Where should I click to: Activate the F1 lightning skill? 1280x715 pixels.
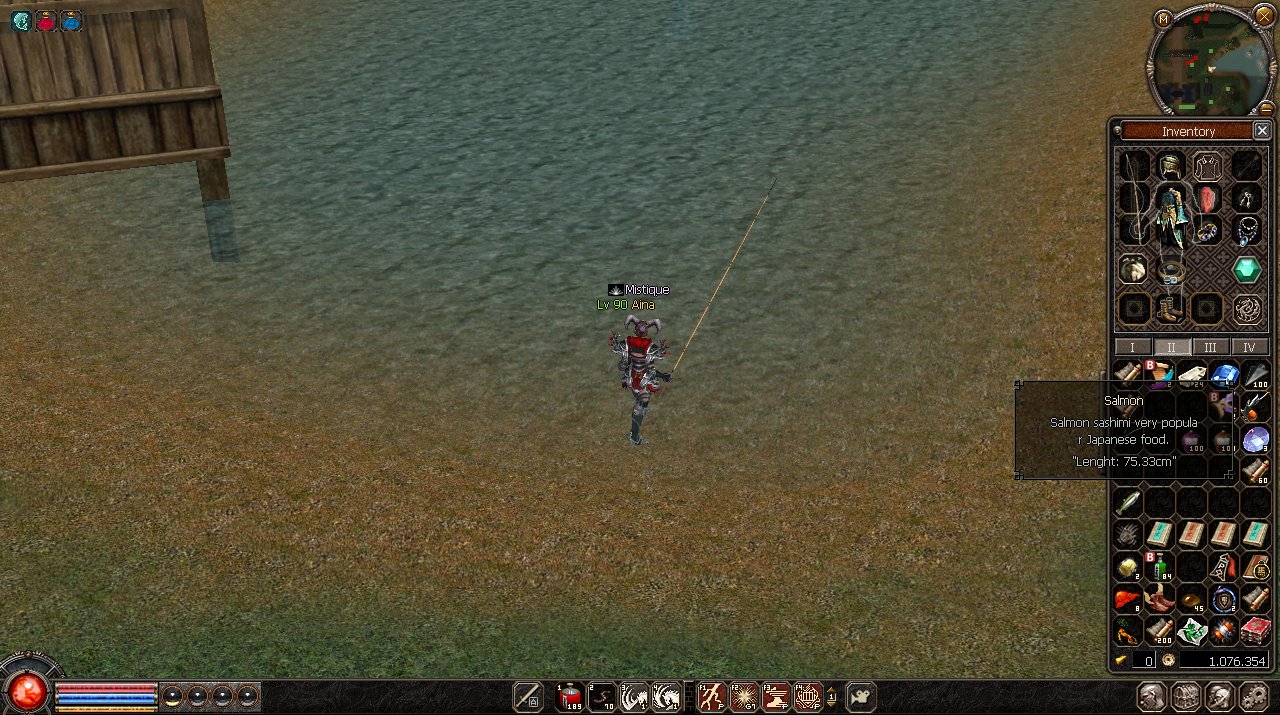tap(711, 697)
